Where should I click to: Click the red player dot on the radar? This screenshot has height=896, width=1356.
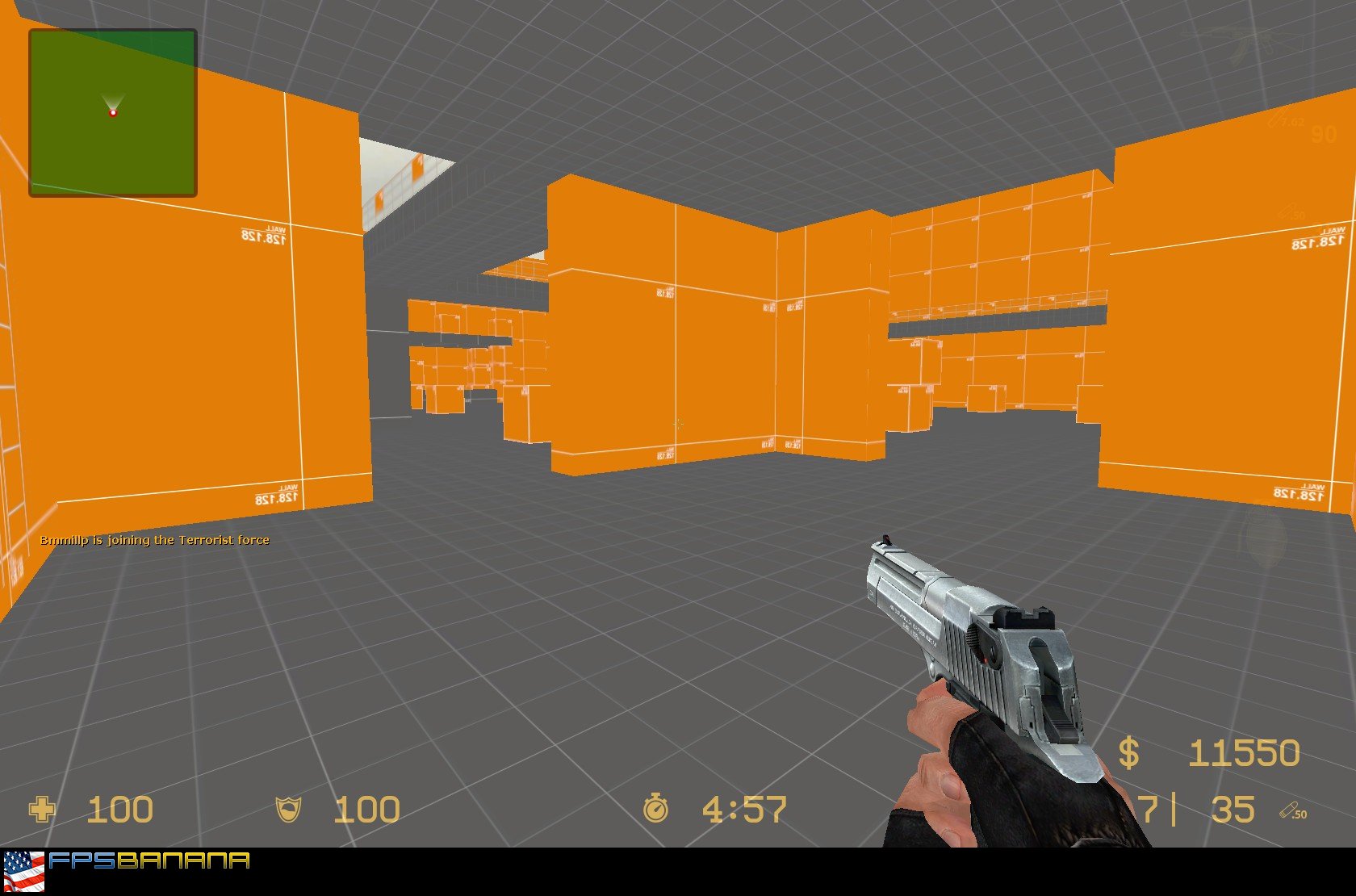pos(112,114)
